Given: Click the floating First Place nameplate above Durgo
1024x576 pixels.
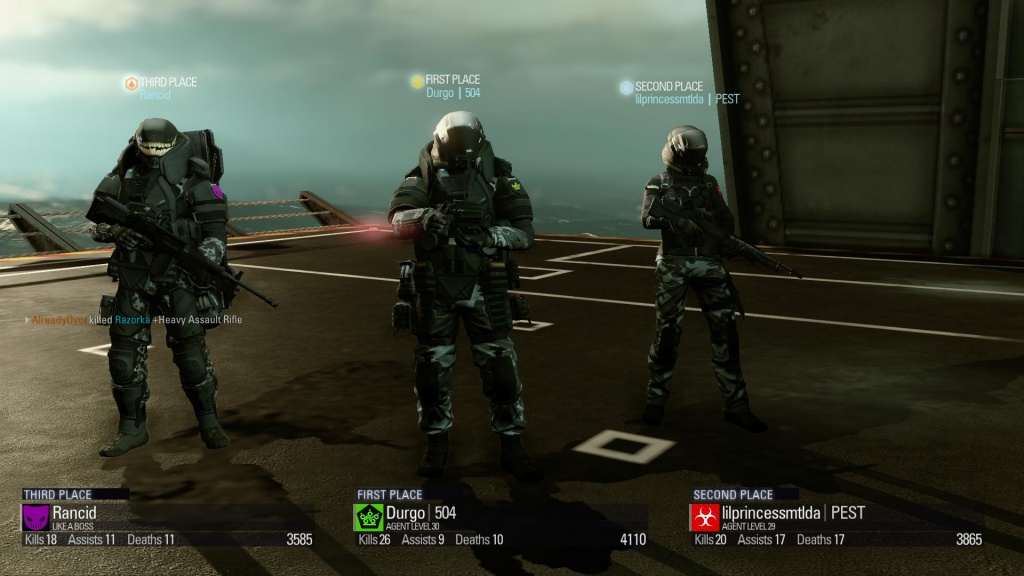Looking at the screenshot, I should [x=446, y=86].
